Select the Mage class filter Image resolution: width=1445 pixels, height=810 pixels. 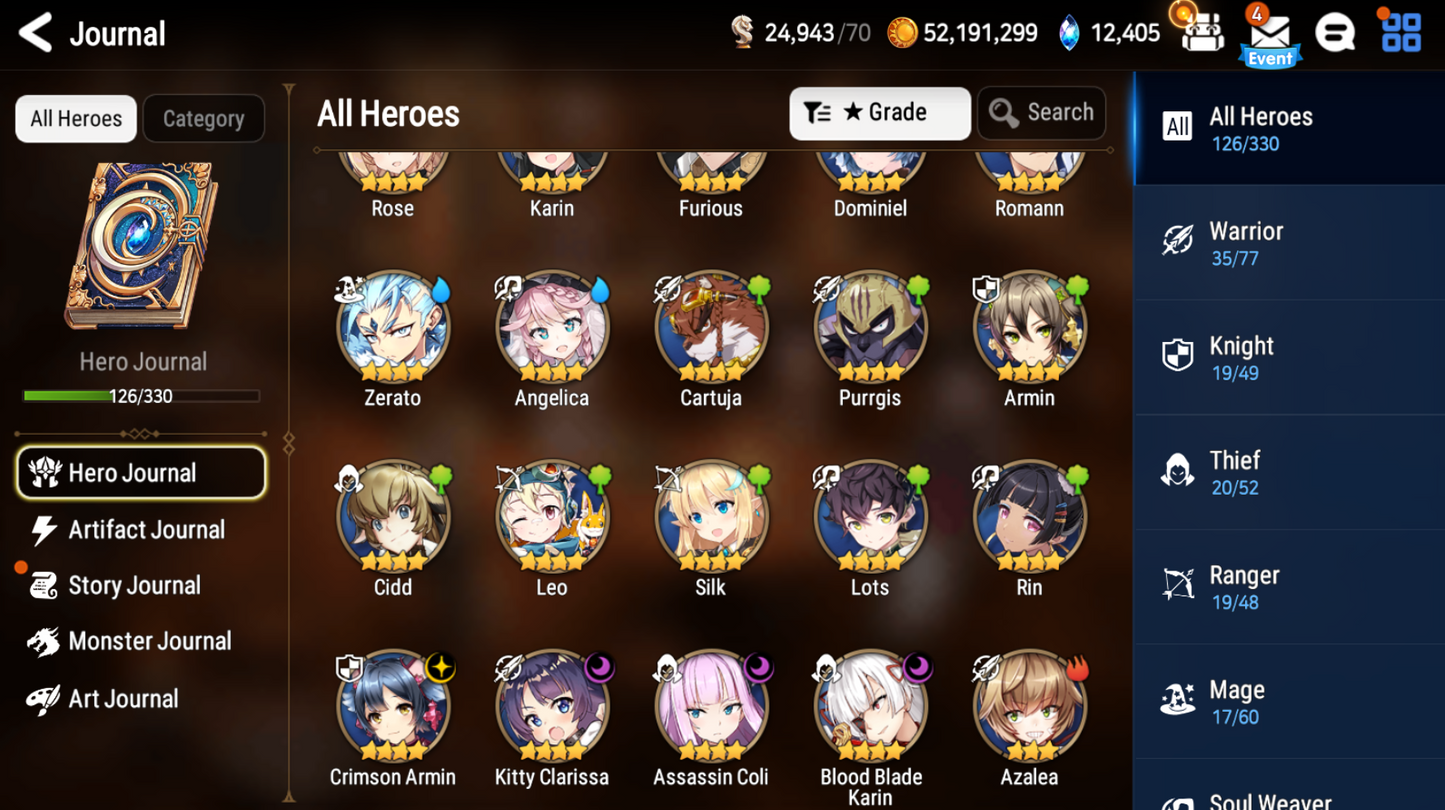[1289, 700]
